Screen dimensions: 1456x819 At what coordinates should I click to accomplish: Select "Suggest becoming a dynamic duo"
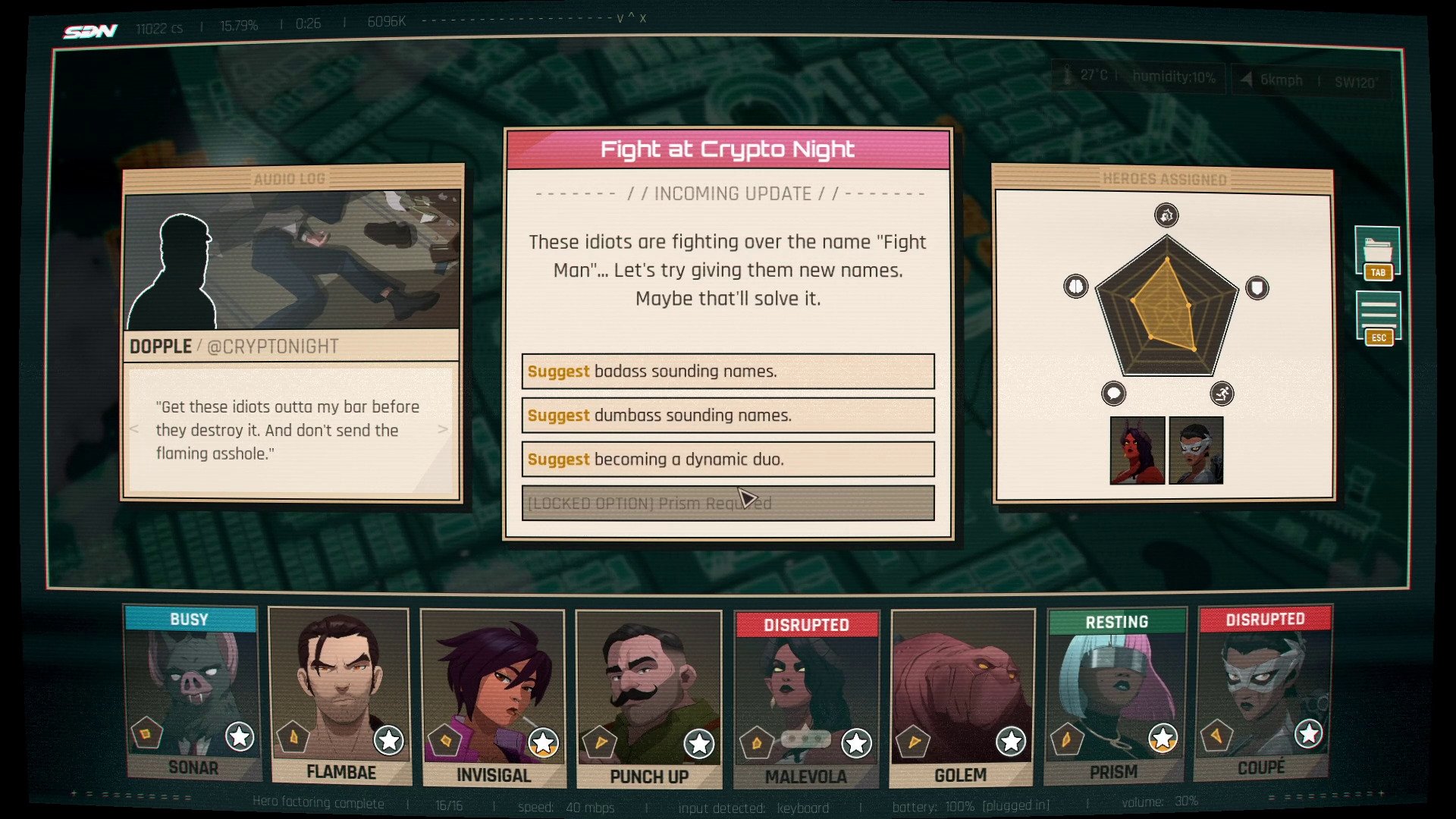pyautogui.click(x=728, y=460)
